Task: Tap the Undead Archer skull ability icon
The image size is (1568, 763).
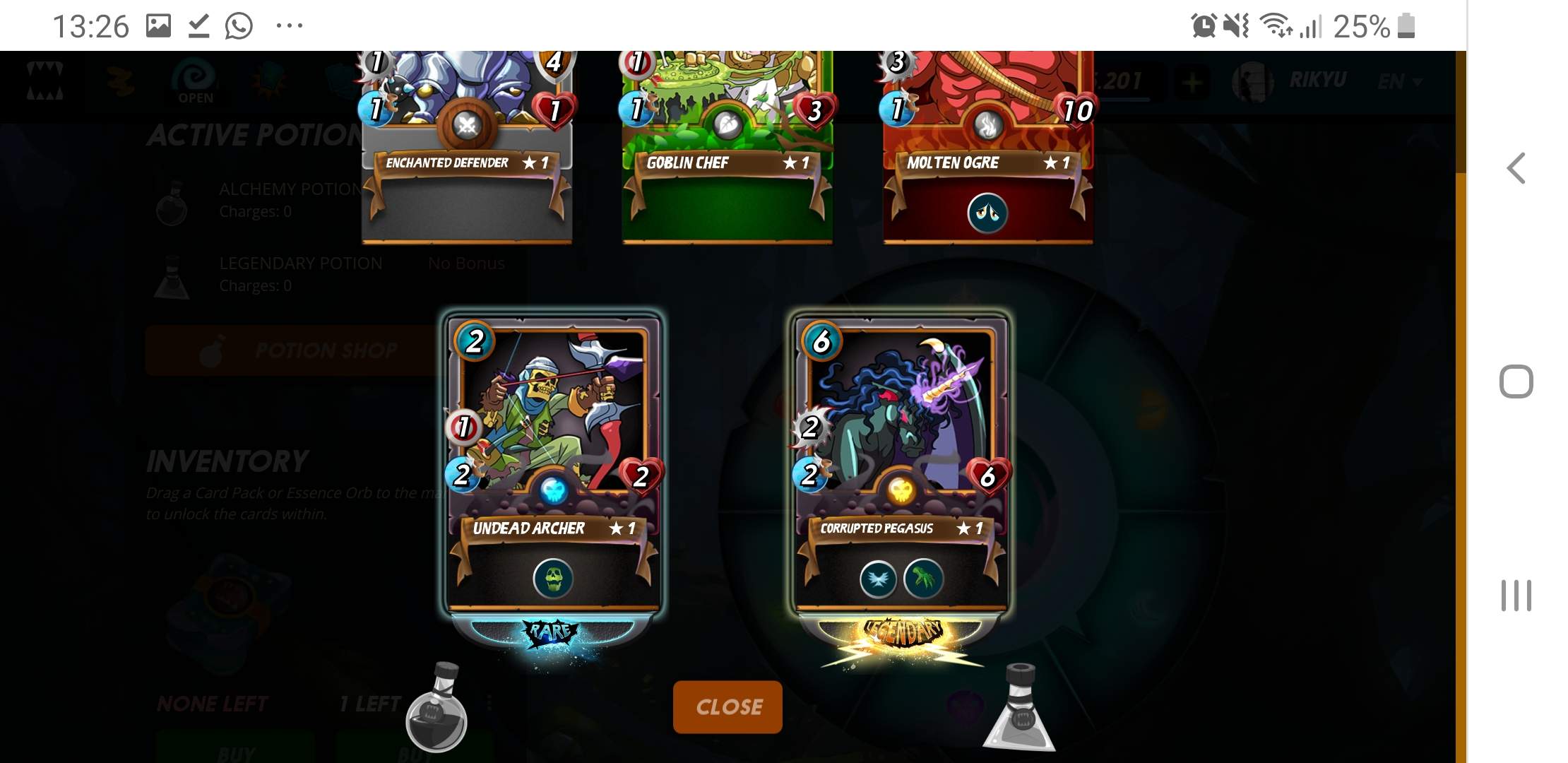Action: pos(552,579)
